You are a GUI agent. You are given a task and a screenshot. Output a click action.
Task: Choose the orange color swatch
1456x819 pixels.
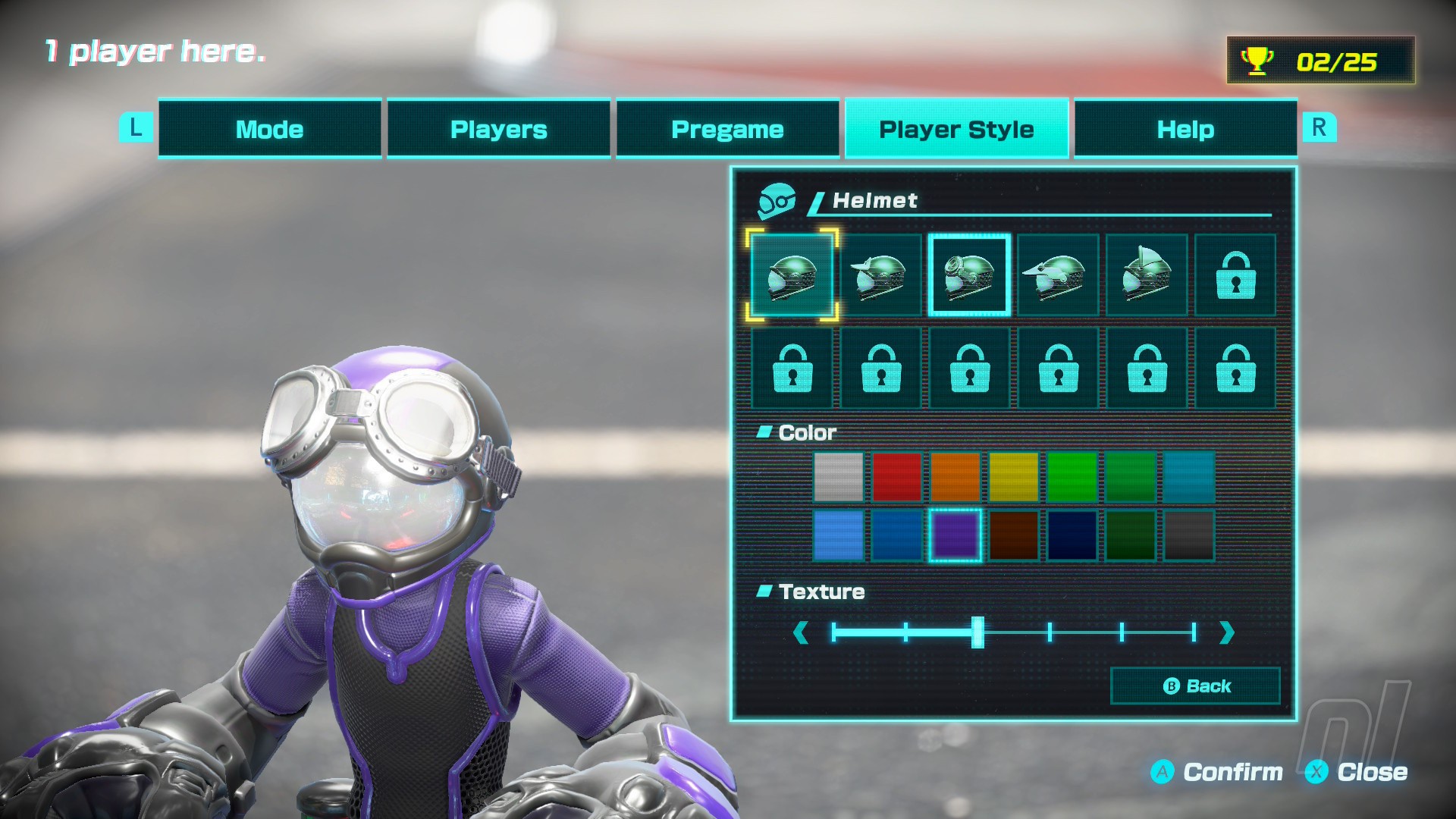pyautogui.click(x=955, y=477)
